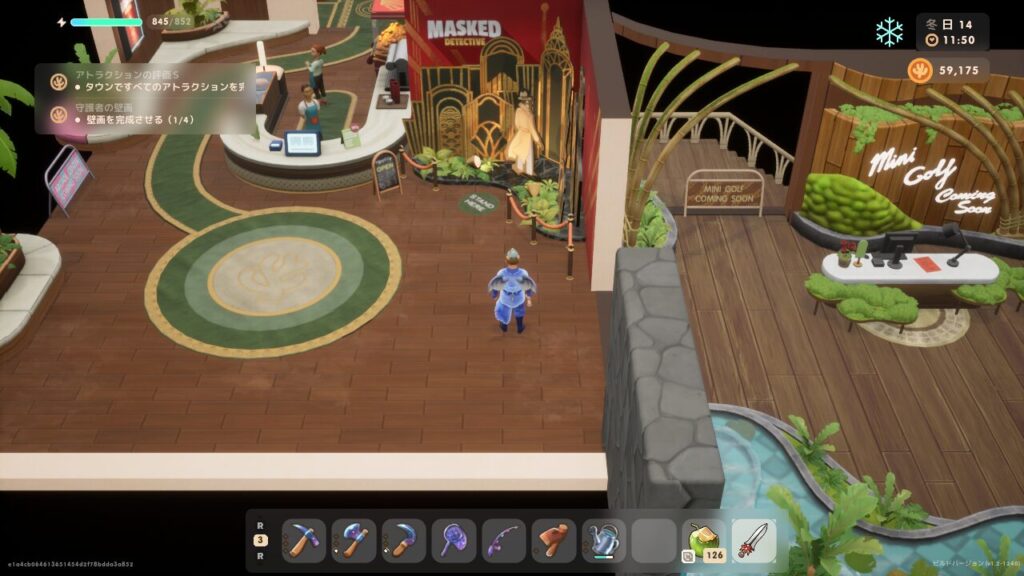Select the watering can slot
1024x576 pixels.
604,540
